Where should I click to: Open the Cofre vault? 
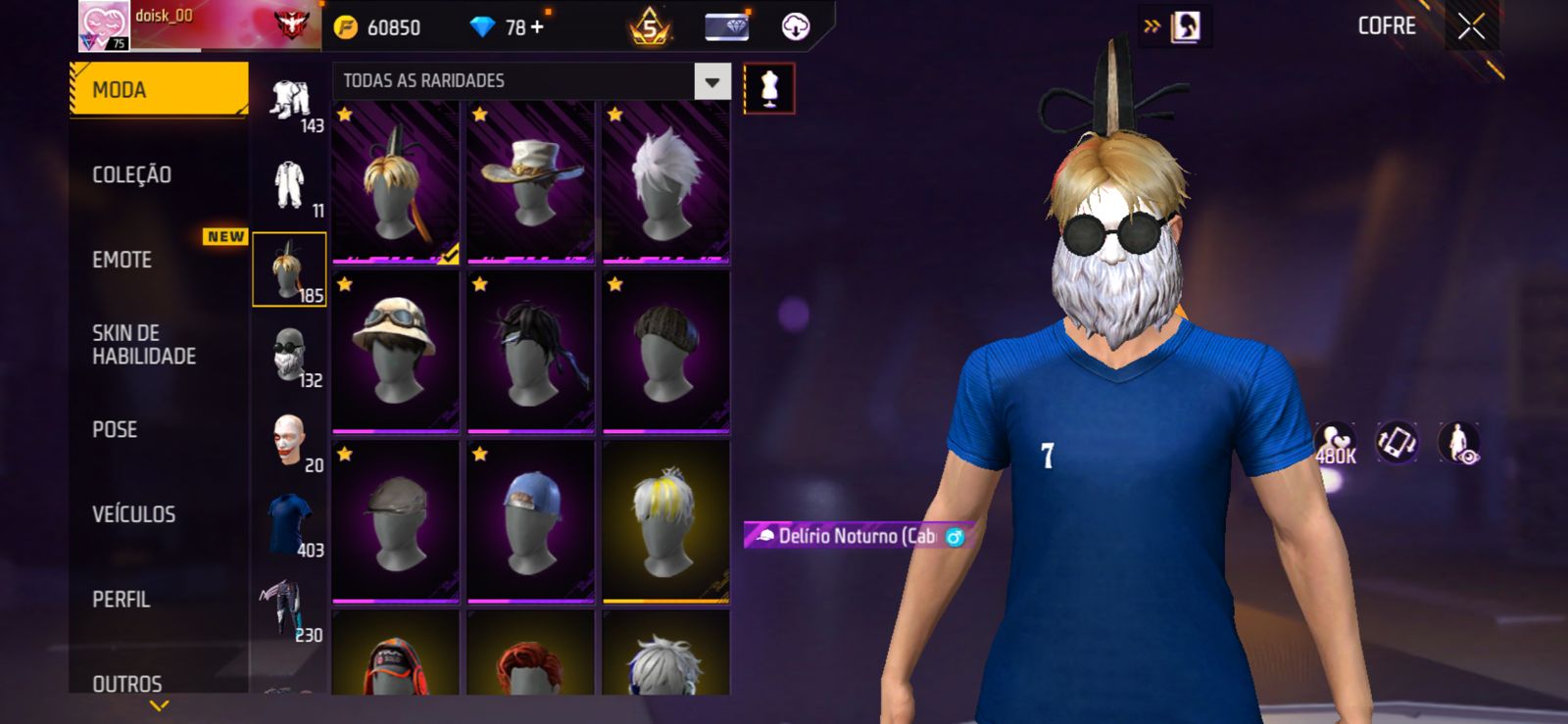(x=1386, y=26)
